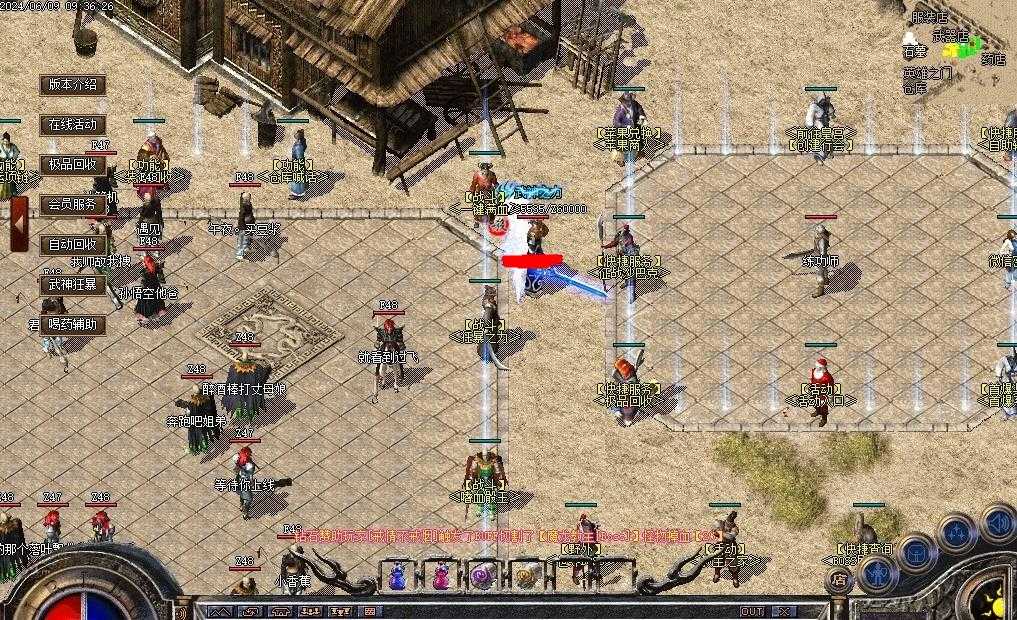Open the 在线活动 online events menu
Viewport: 1017px width, 620px height.
[73, 125]
